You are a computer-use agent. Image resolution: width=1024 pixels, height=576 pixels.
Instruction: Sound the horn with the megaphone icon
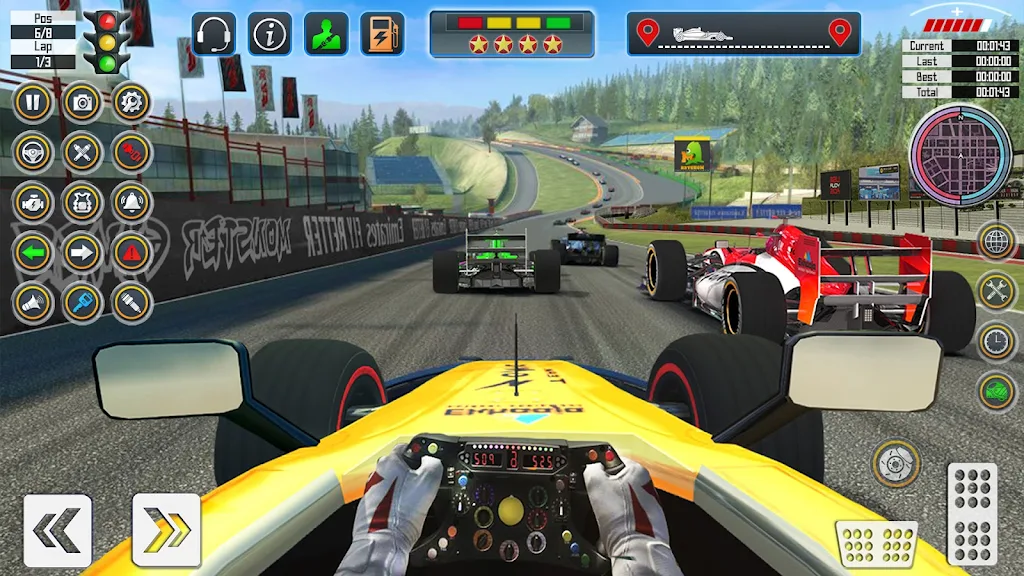(32, 303)
